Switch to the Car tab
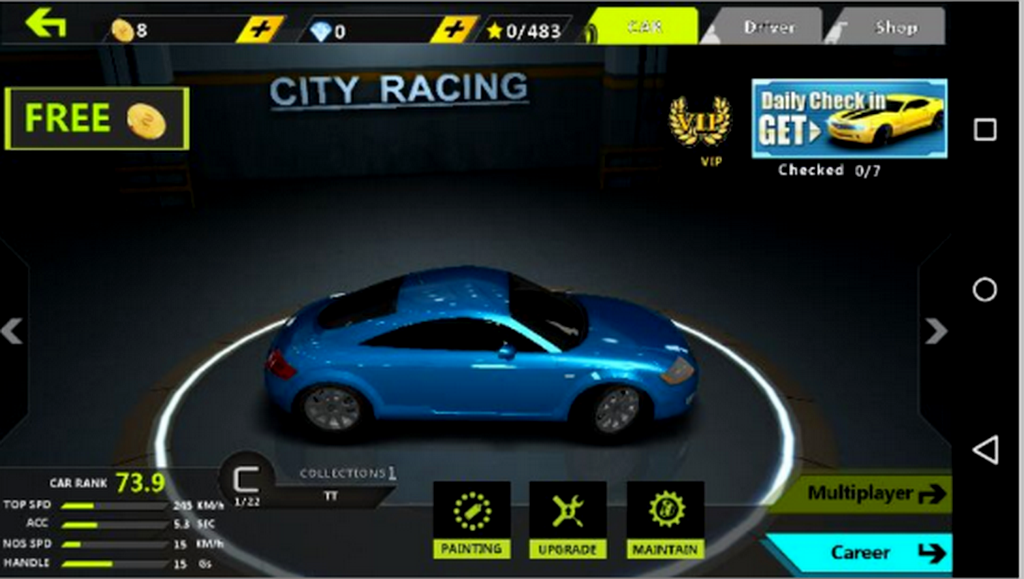 point(644,27)
